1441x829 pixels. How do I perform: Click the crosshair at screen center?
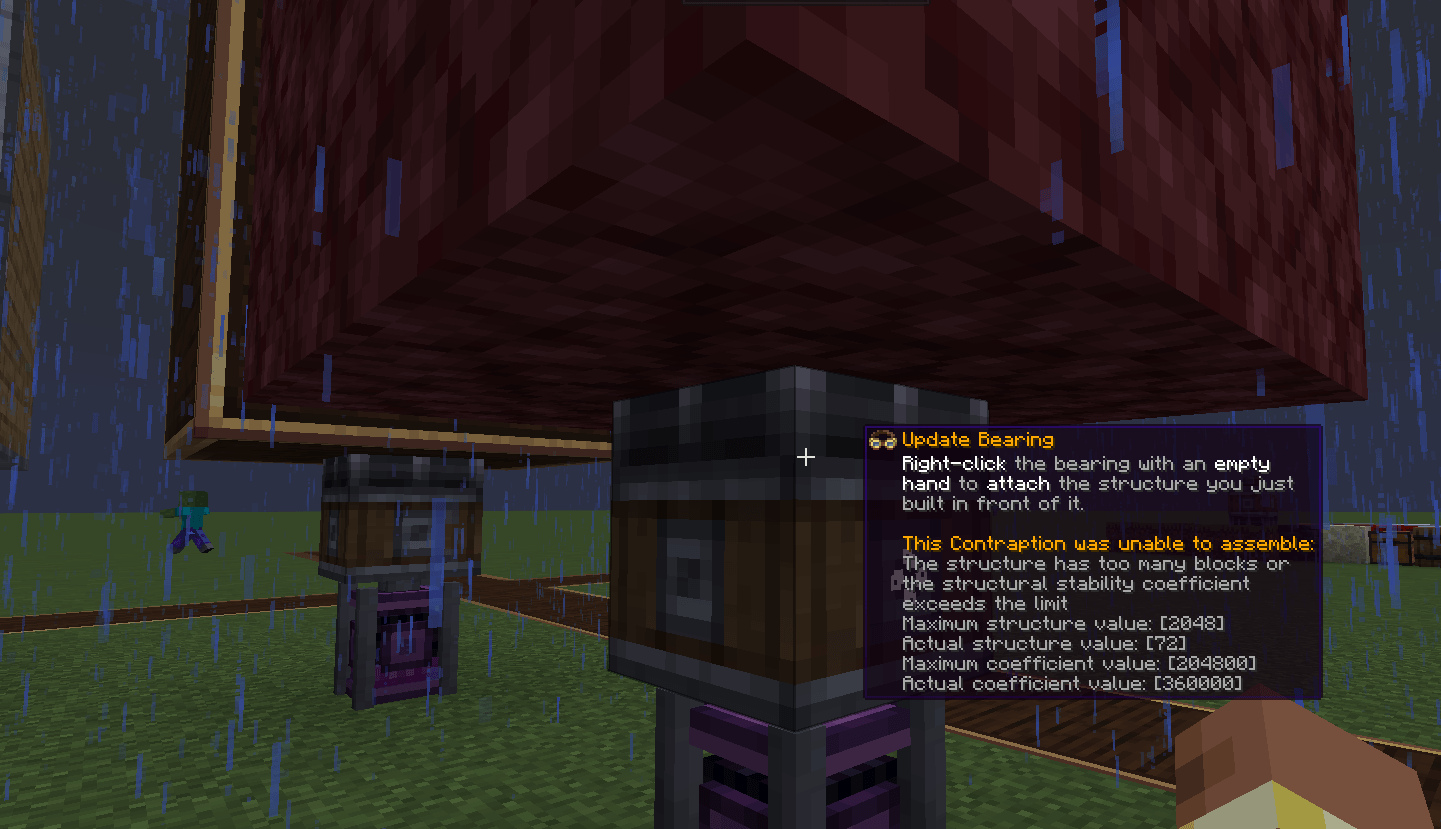coord(806,457)
